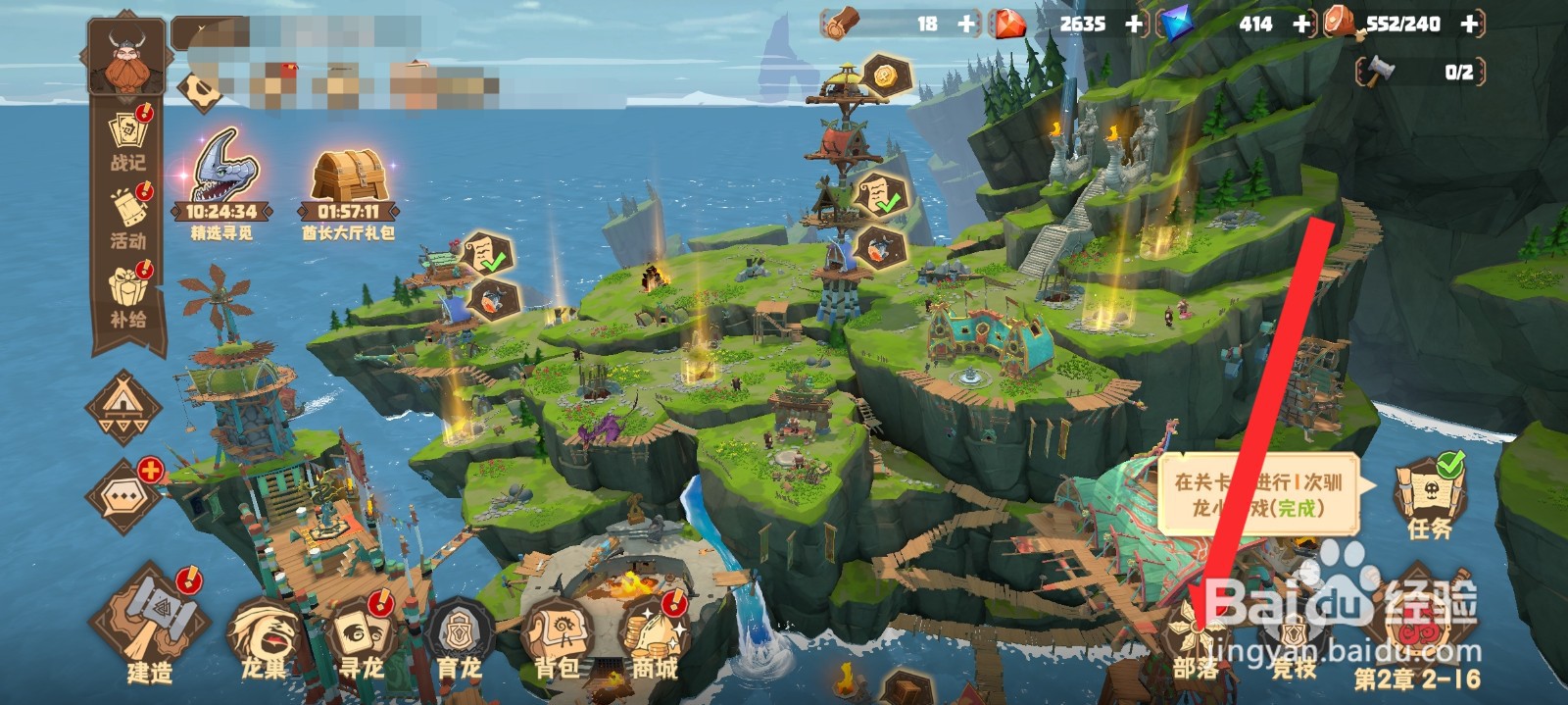This screenshot has height=705, width=1568.
Task: Open the chat speech bubble icon
Action: click(124, 495)
